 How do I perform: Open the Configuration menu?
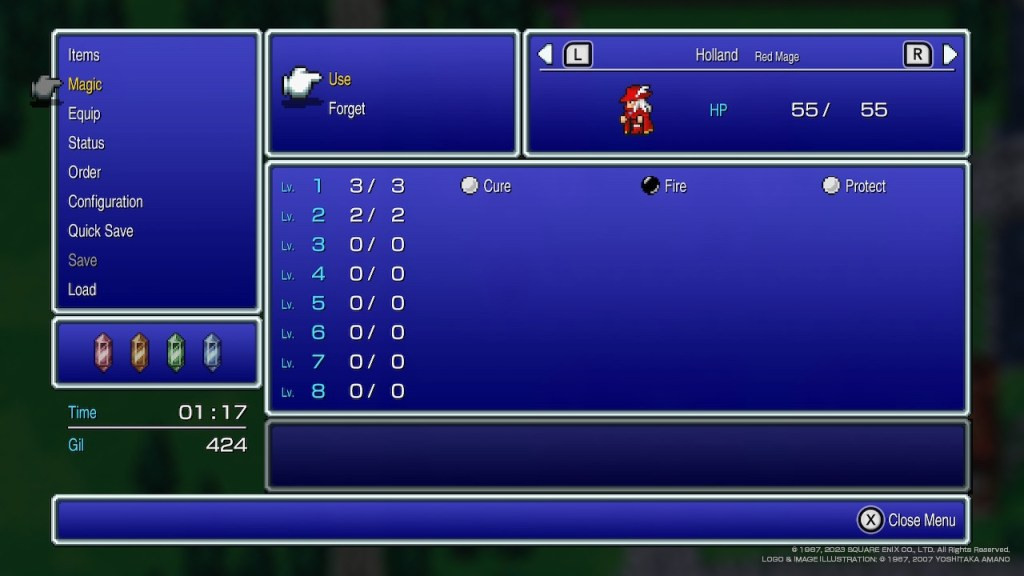pyautogui.click(x=105, y=201)
